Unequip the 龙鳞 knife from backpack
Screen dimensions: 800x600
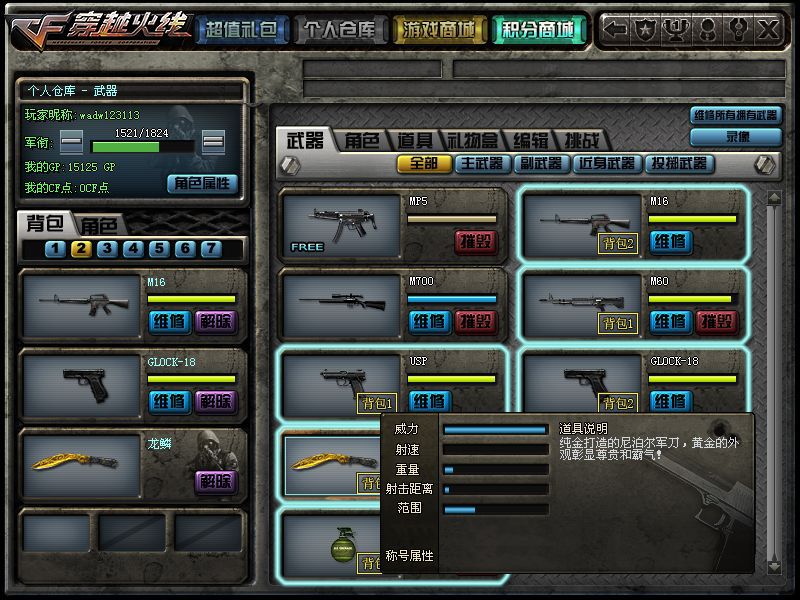(215, 481)
